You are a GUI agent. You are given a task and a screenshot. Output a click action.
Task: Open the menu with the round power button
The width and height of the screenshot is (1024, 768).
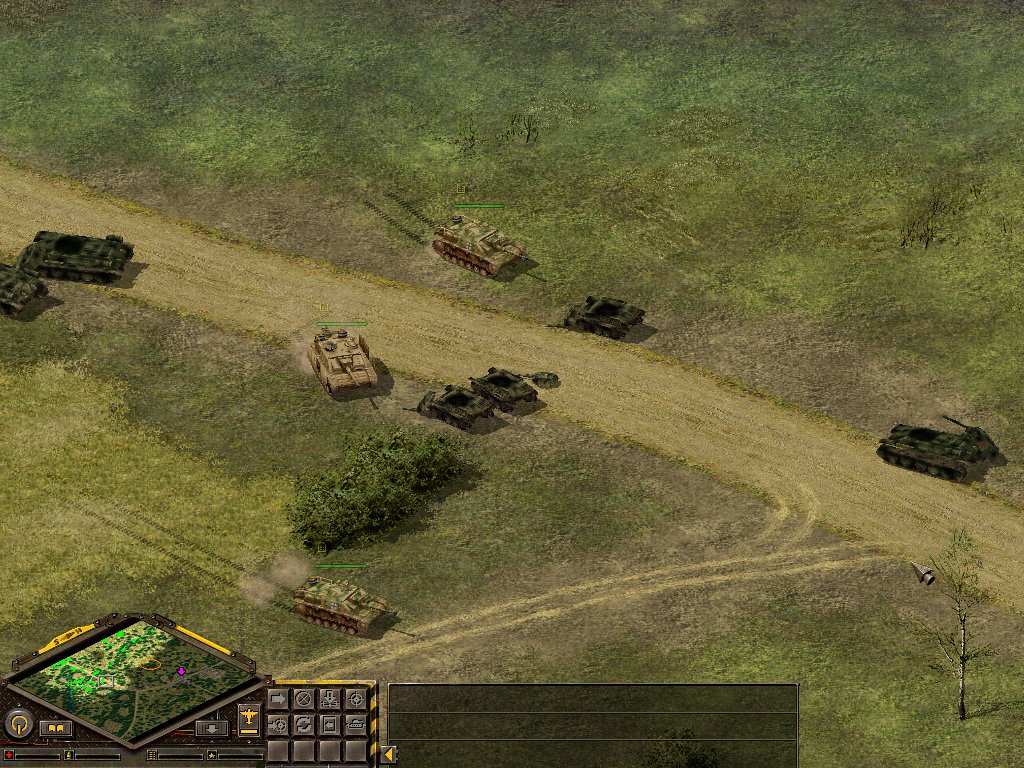(x=18, y=723)
